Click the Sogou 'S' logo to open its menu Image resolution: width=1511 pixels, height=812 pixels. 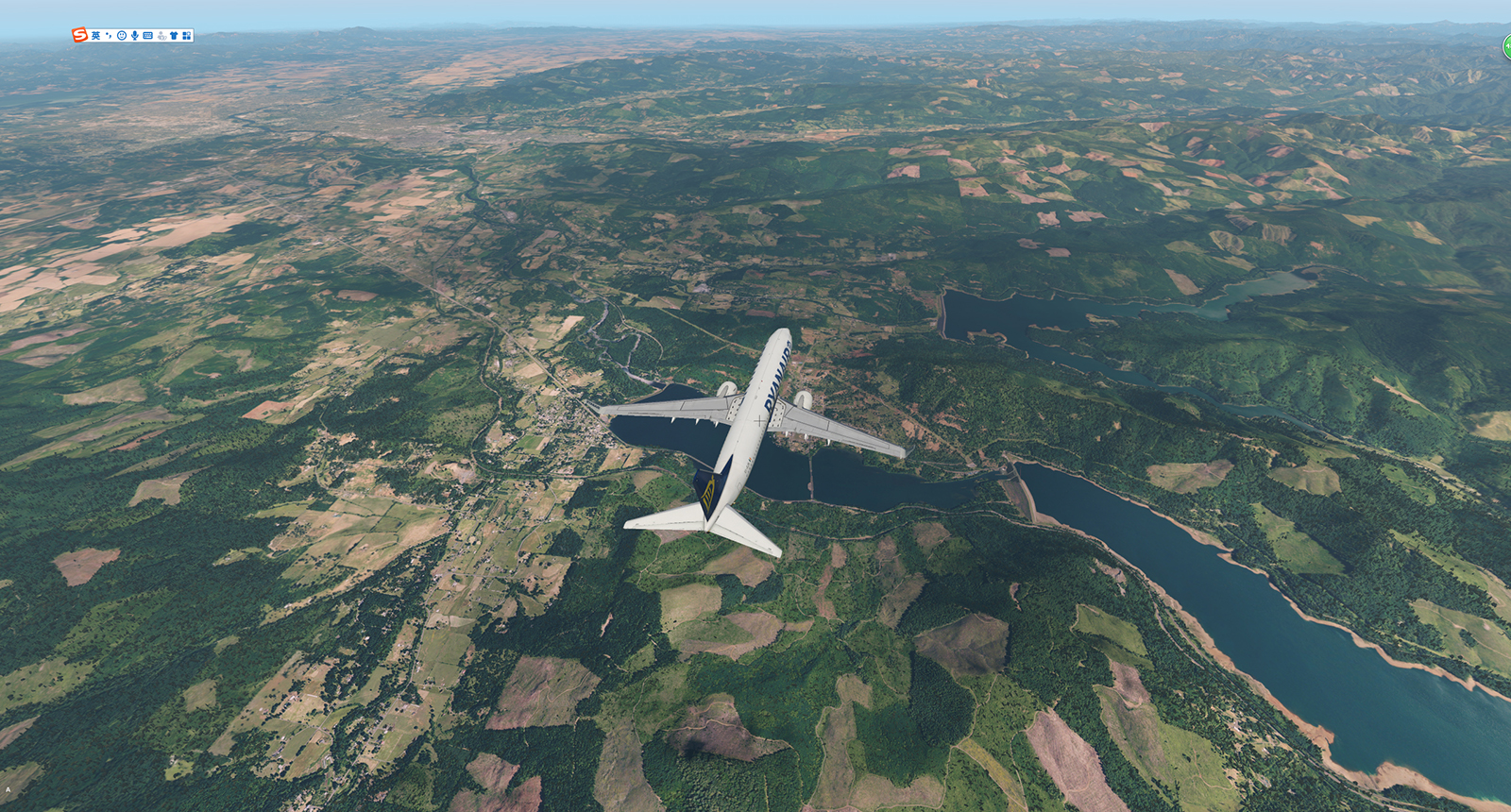(x=79, y=35)
